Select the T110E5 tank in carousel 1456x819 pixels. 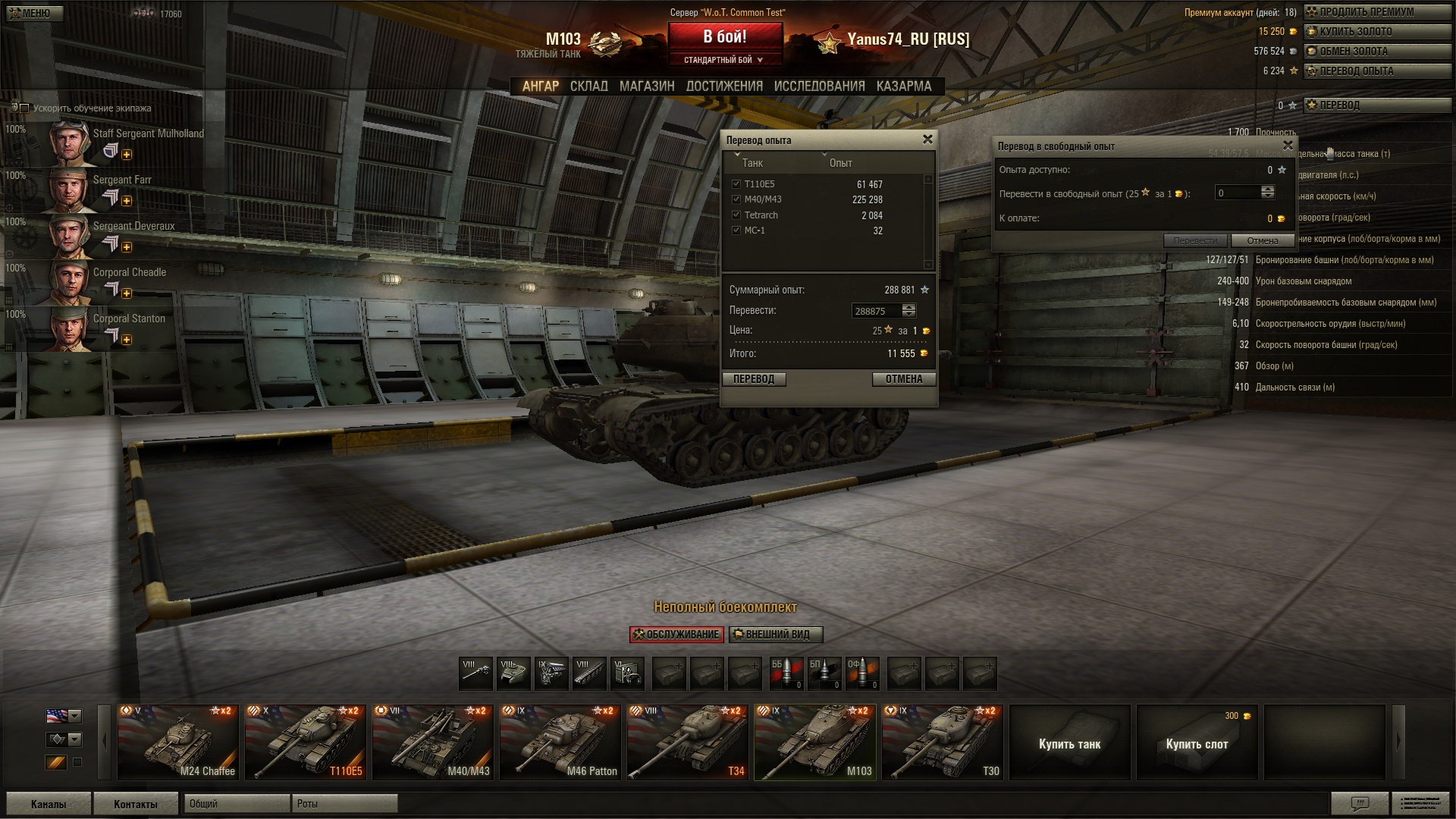(x=306, y=742)
